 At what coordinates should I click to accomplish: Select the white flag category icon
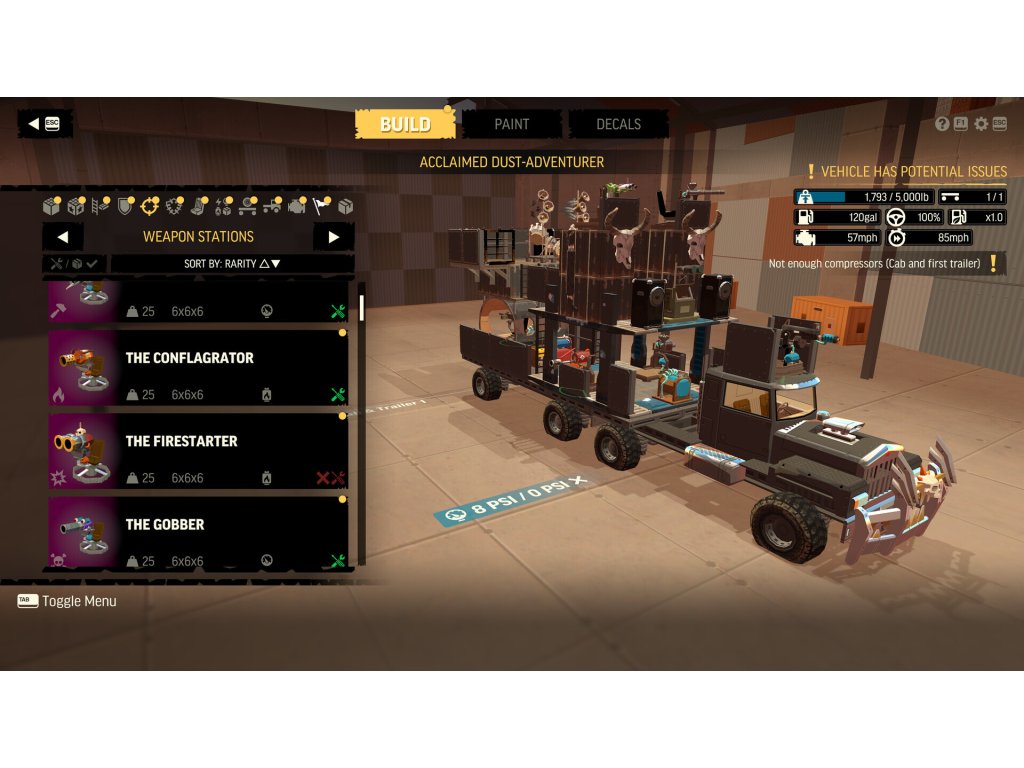click(321, 207)
